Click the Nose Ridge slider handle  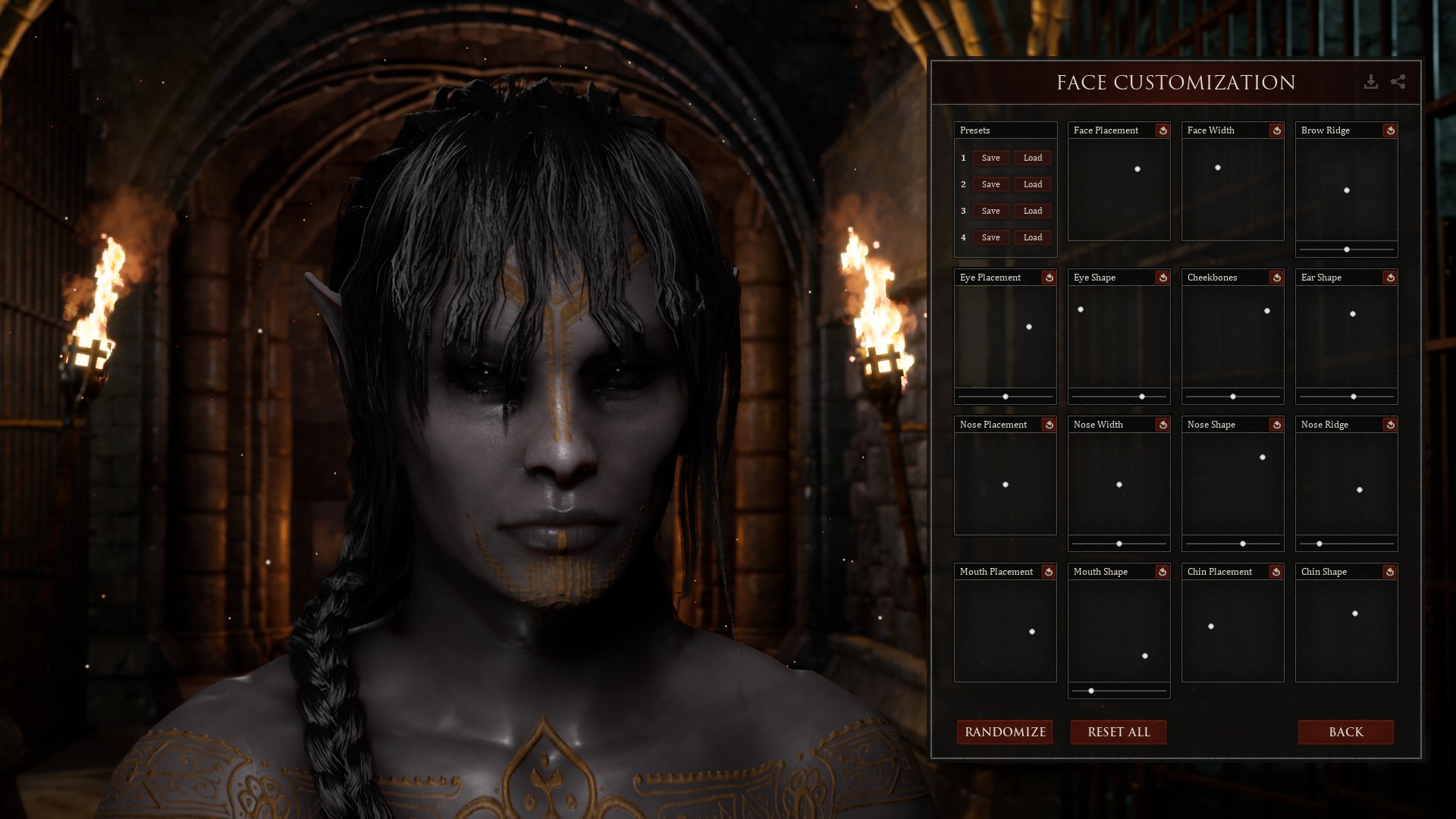tap(1319, 544)
